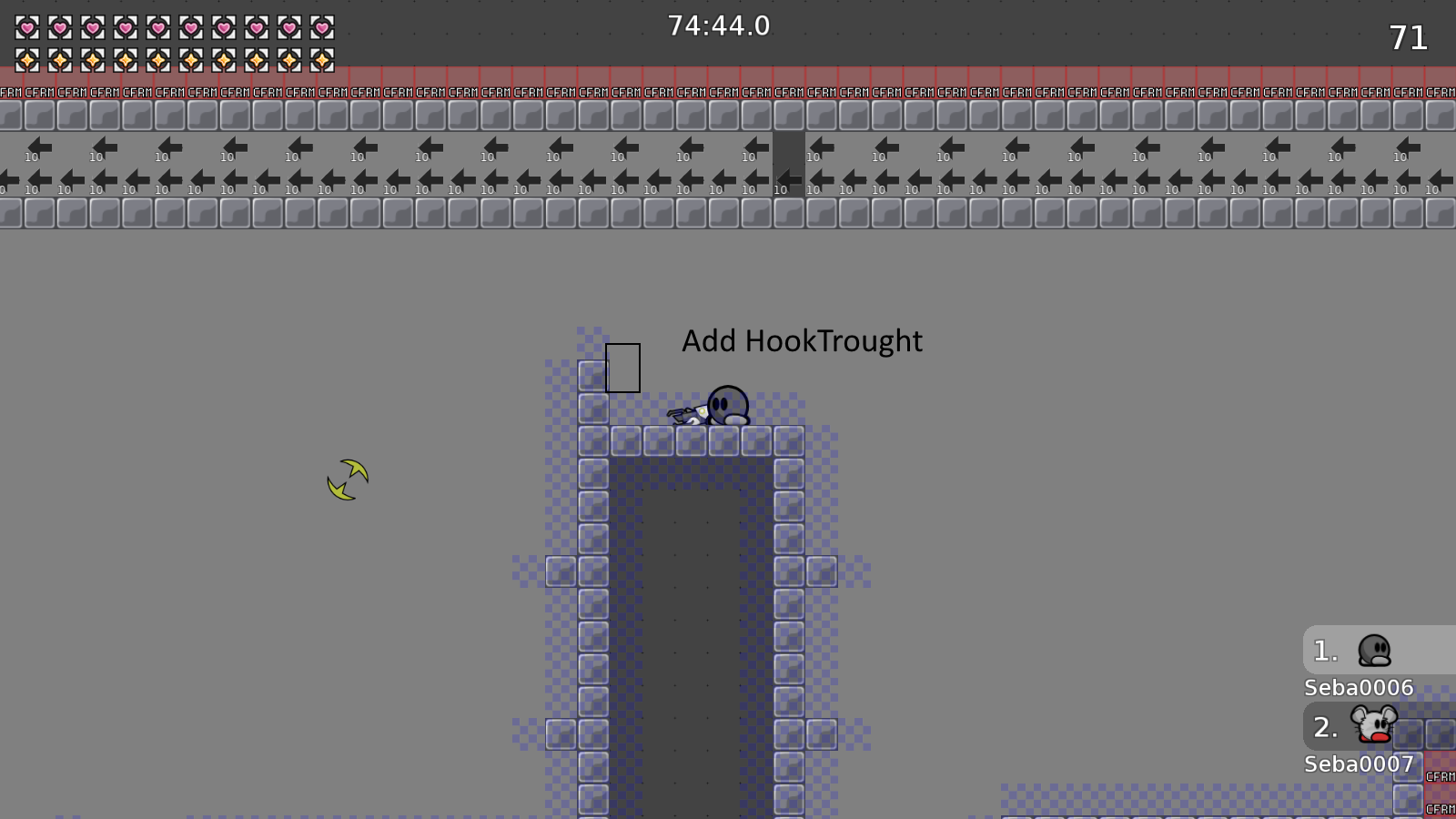
Task: Click a fifth heart to toggle health display
Action: (157, 27)
